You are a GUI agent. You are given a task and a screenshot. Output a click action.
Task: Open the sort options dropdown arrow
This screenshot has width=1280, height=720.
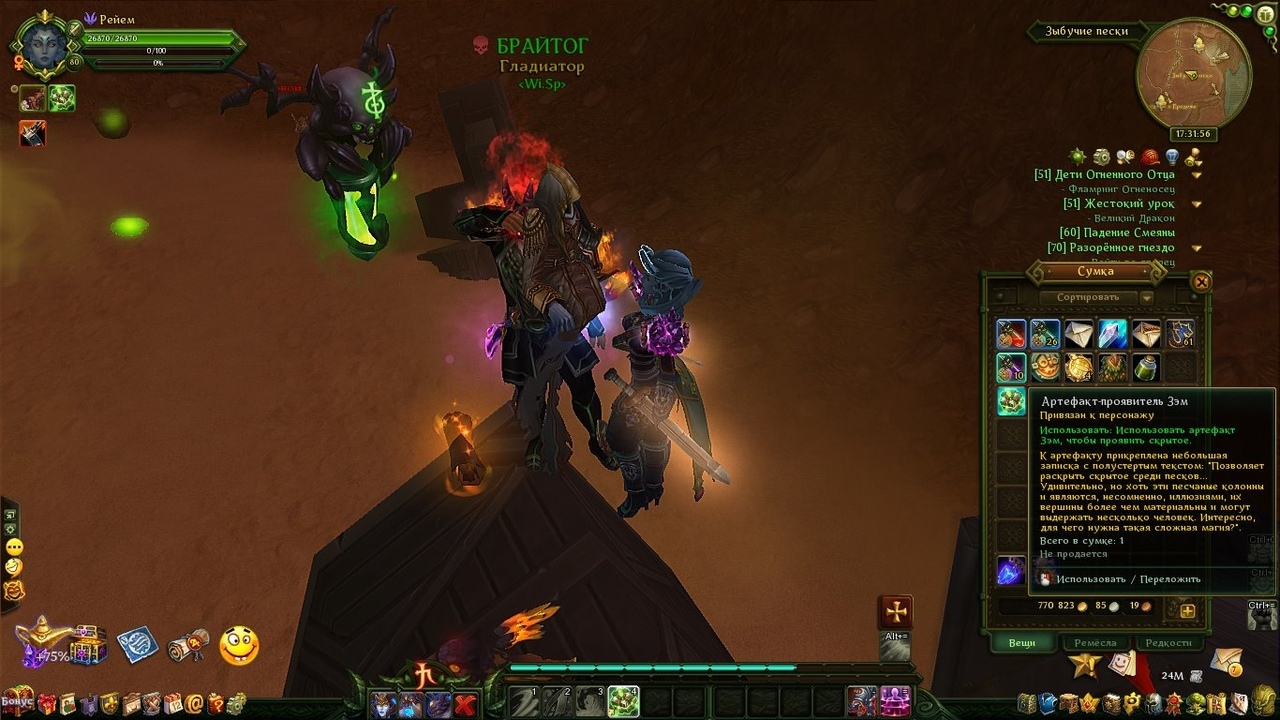tap(1147, 297)
